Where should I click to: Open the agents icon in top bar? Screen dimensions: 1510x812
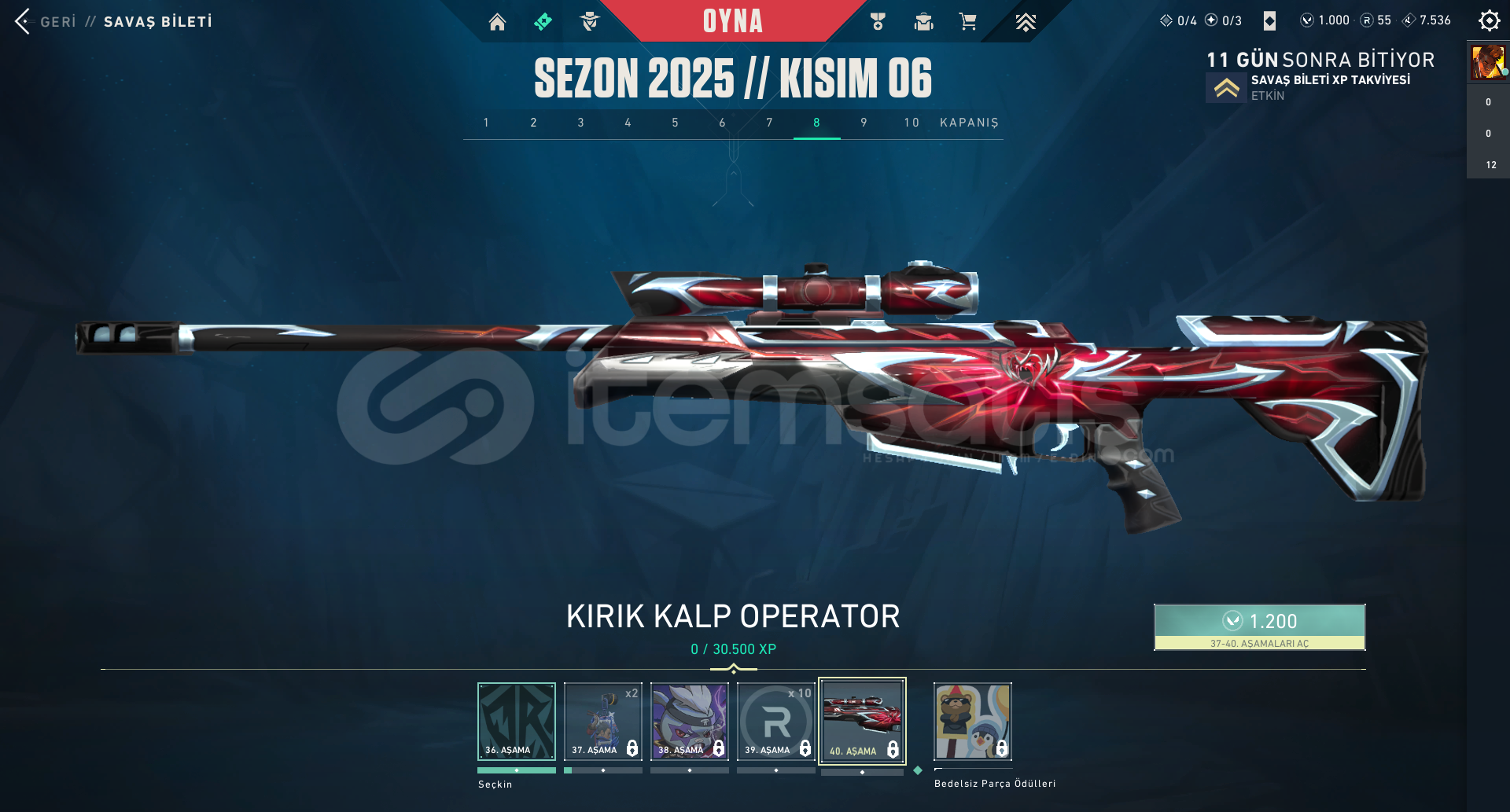coord(590,22)
